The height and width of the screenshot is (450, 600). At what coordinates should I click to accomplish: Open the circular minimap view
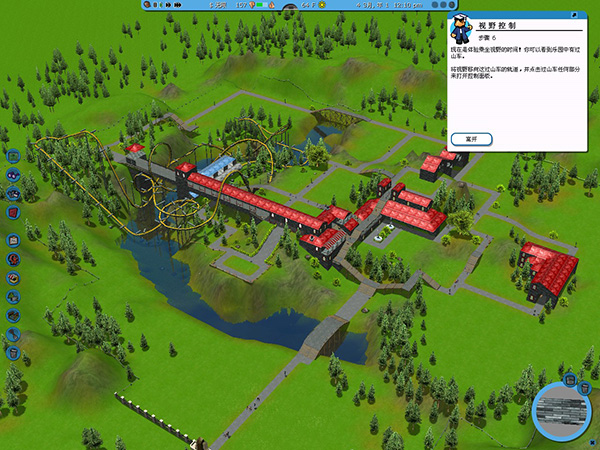[564, 411]
